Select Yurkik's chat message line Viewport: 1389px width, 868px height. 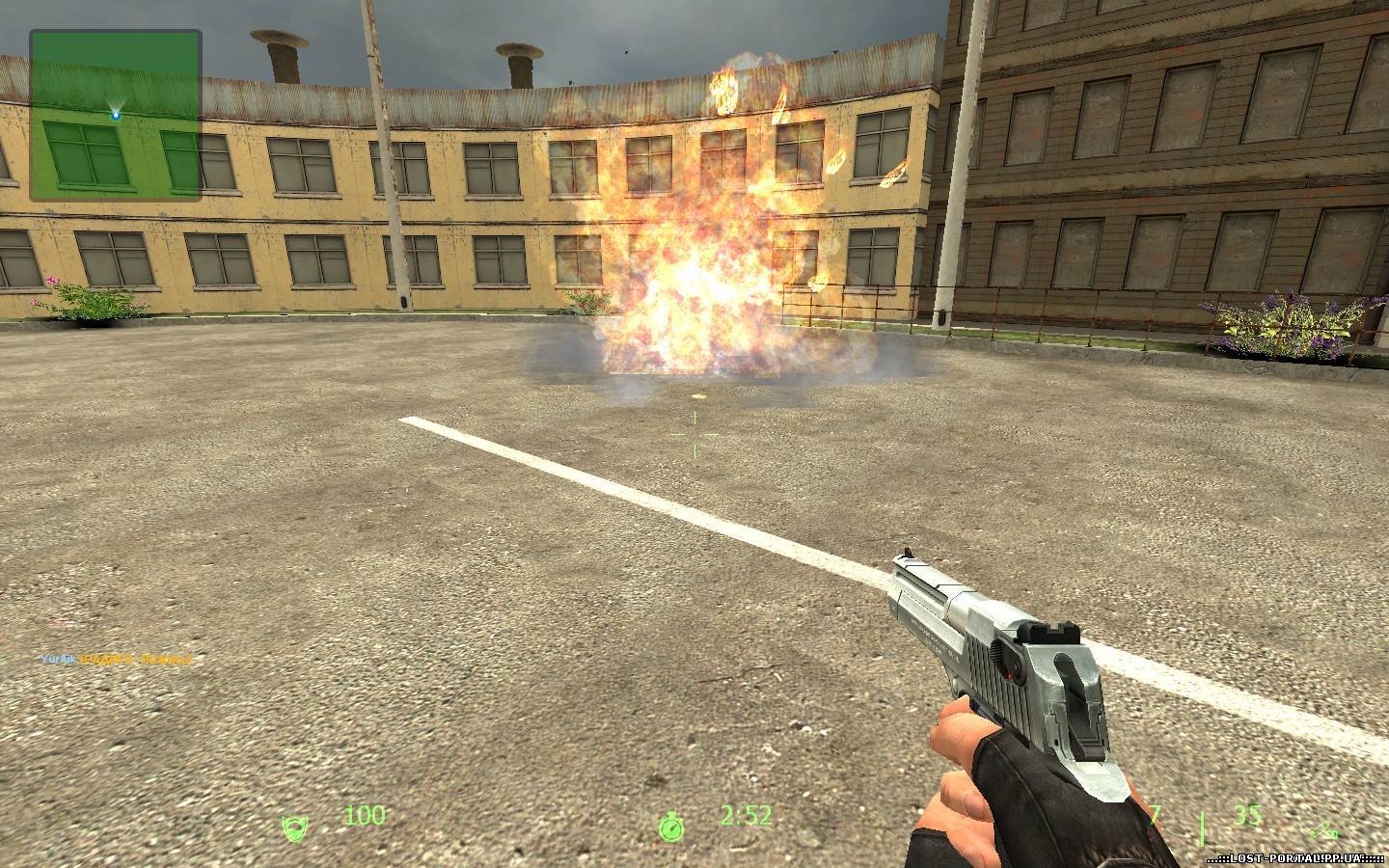coord(116,659)
